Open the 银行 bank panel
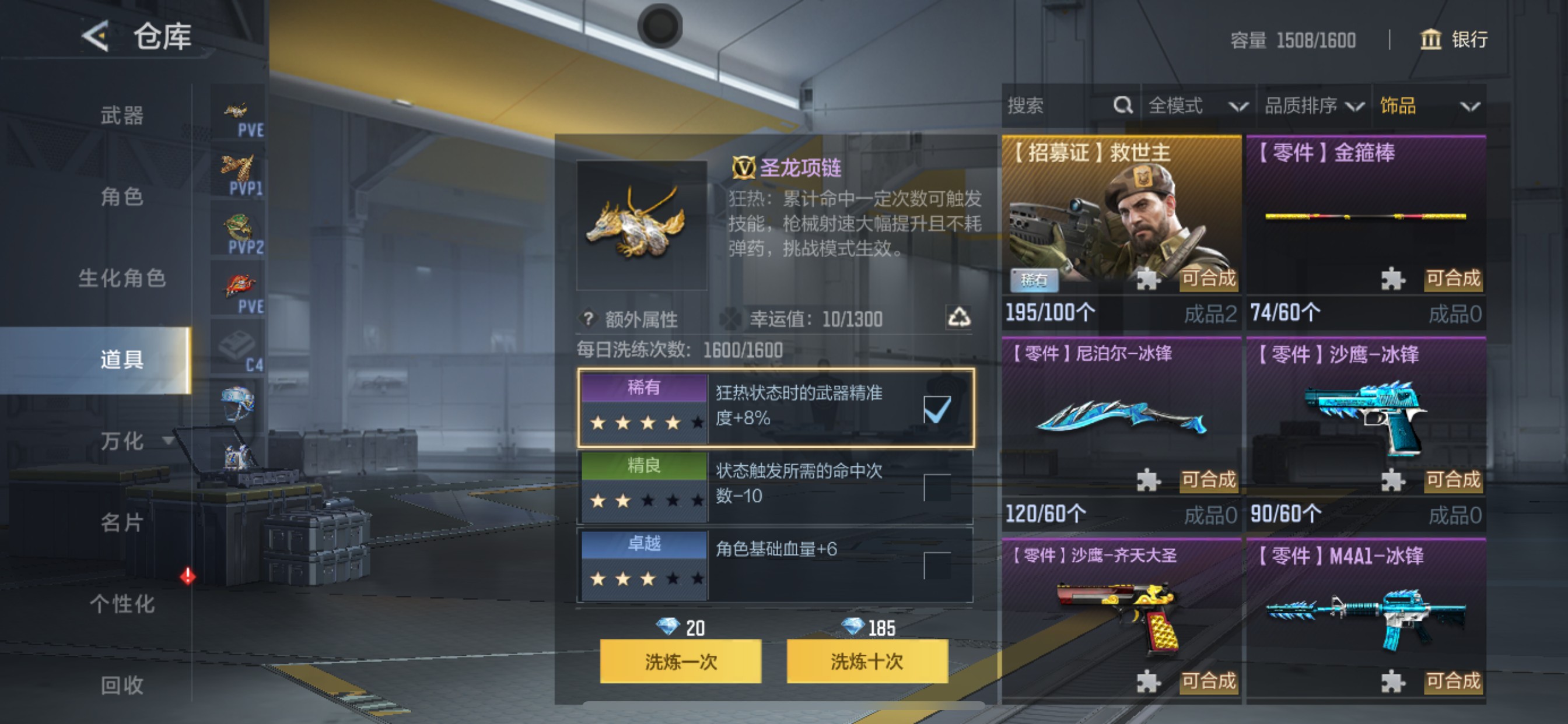The height and width of the screenshot is (724, 1568). (x=1455, y=40)
